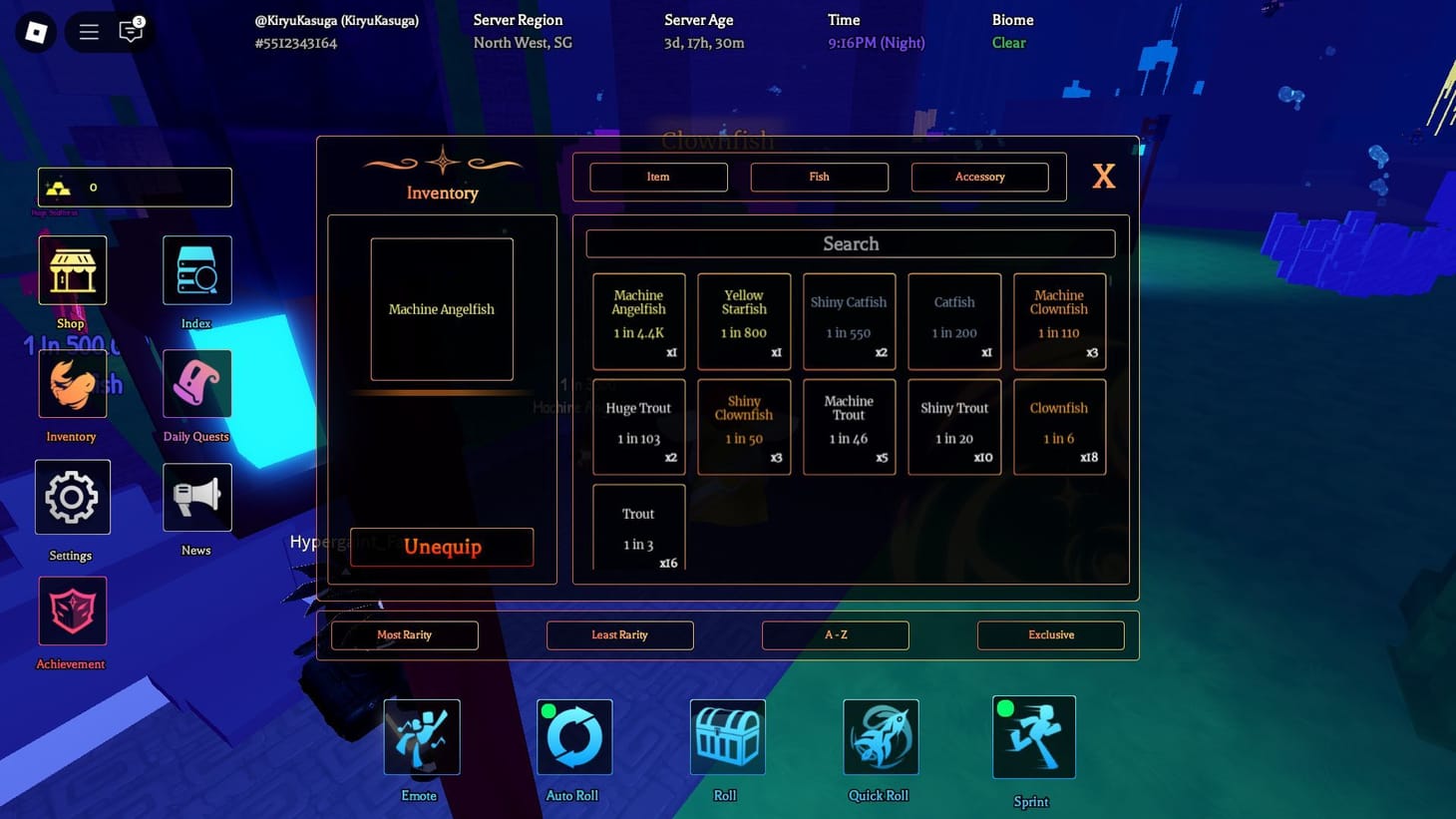Unequip the Machine Angelfish
The width and height of the screenshot is (1456, 819).
tap(441, 547)
